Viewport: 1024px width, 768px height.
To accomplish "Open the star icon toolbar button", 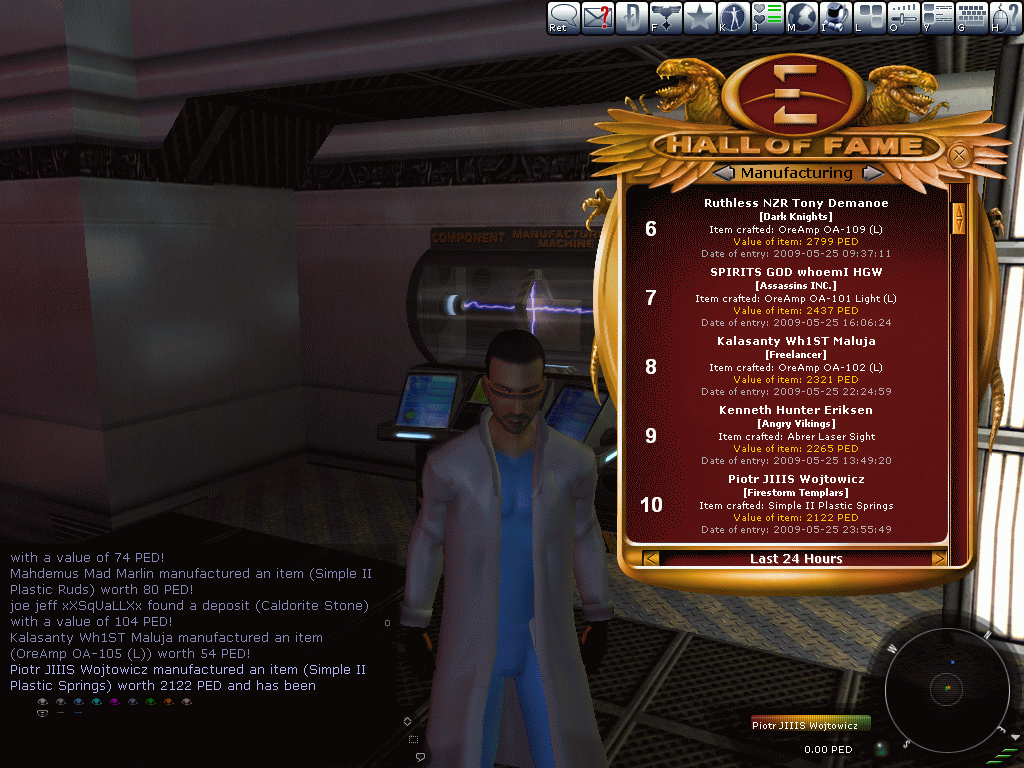I will 699,17.
